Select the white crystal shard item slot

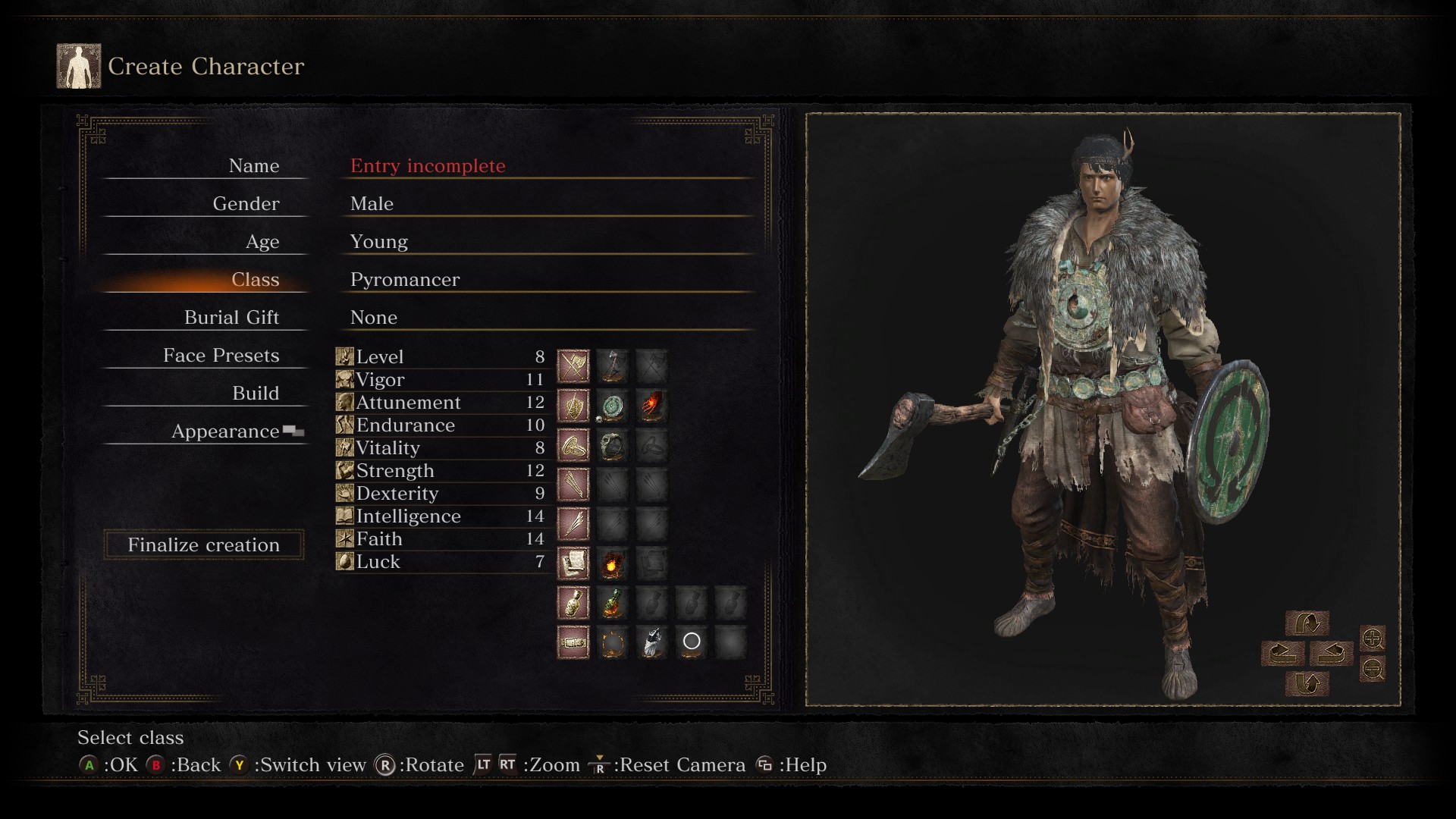[x=652, y=642]
